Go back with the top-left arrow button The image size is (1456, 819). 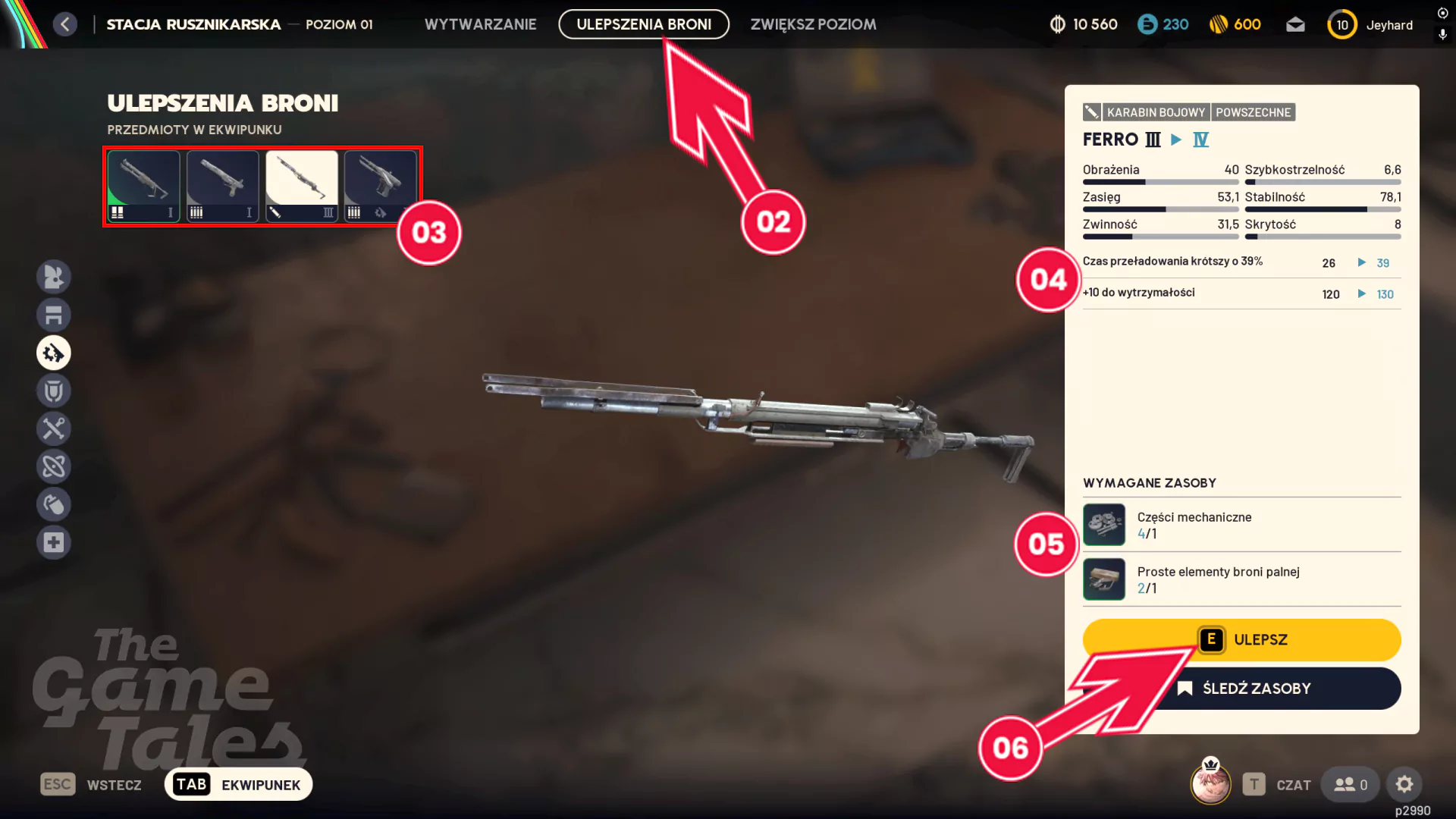tap(65, 24)
